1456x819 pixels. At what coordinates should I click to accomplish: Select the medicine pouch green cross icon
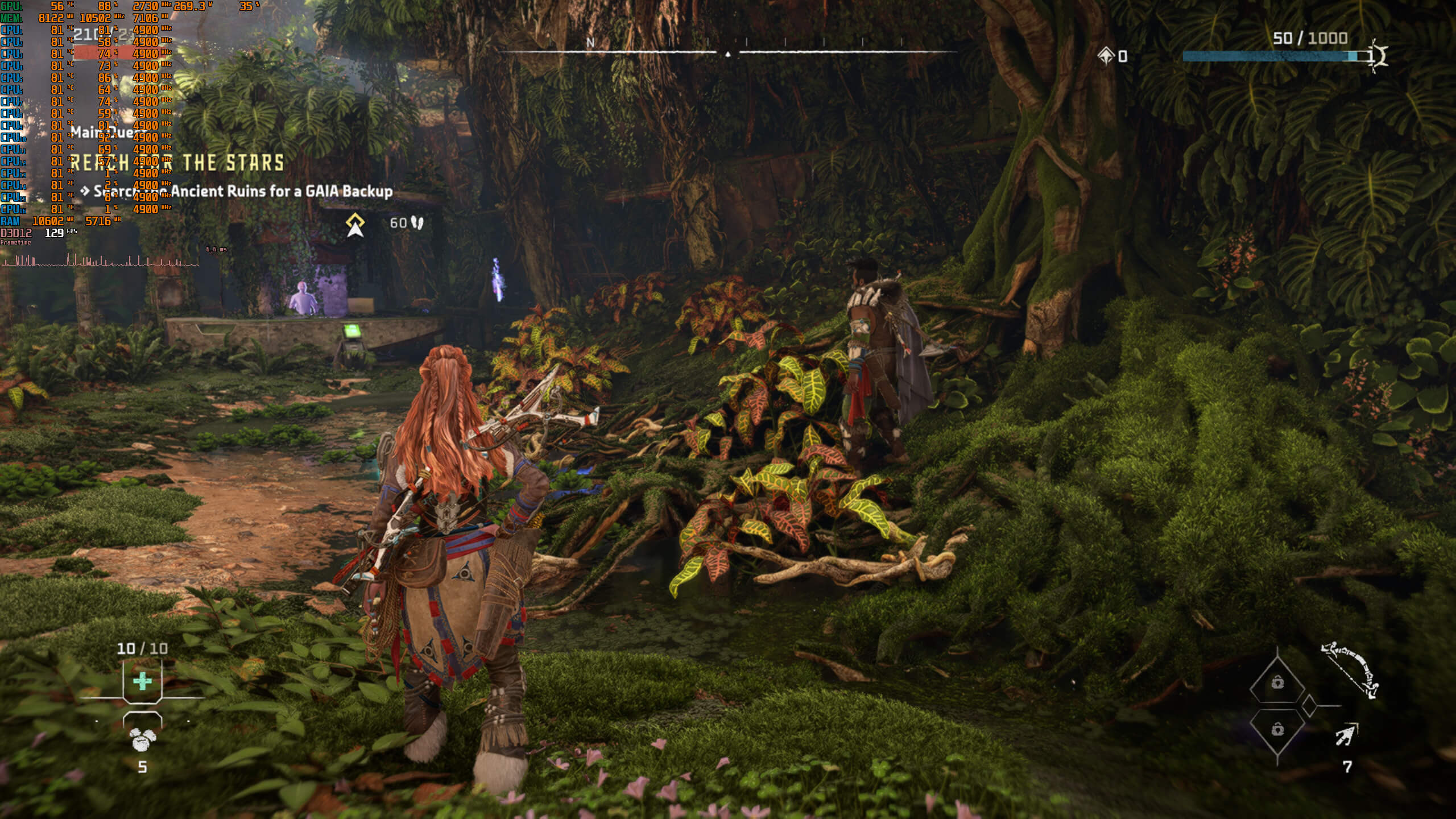tap(142, 681)
